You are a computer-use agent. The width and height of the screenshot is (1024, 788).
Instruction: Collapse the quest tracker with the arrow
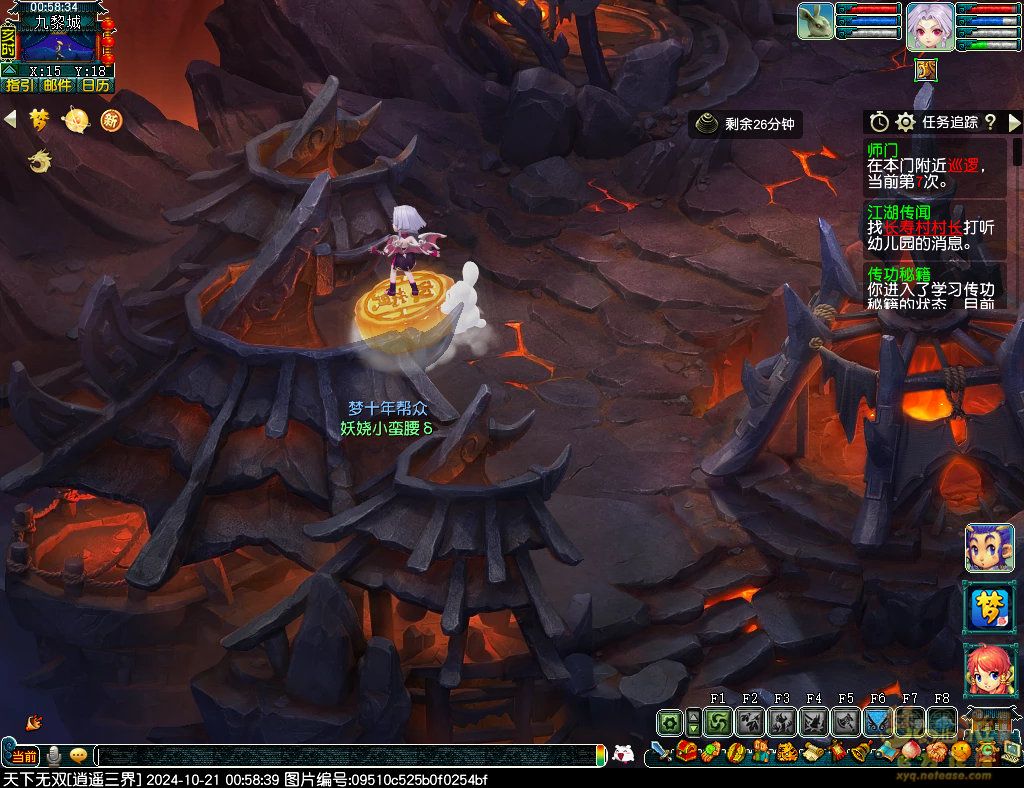(1014, 122)
